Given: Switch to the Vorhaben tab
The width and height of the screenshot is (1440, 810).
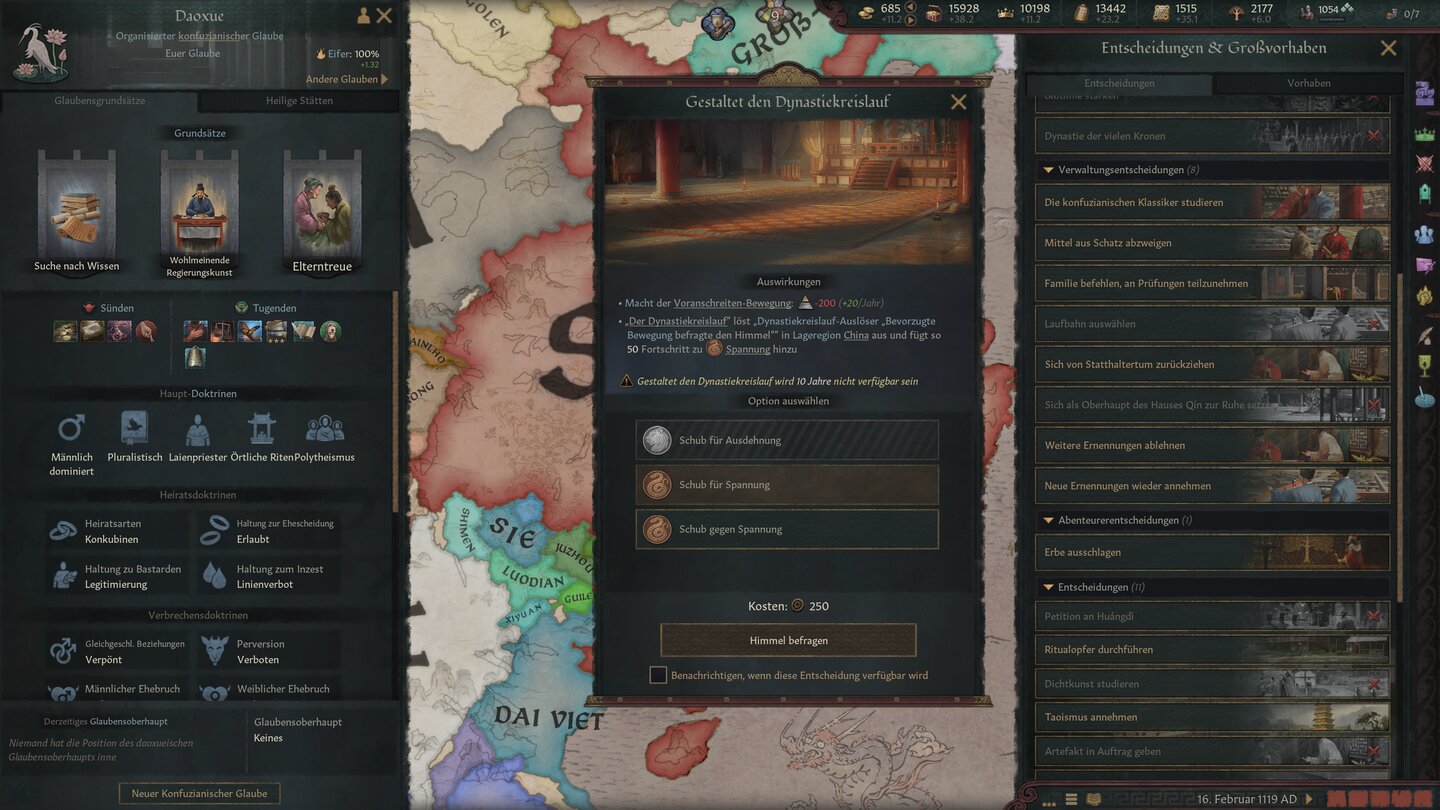Looking at the screenshot, I should [x=1308, y=83].
